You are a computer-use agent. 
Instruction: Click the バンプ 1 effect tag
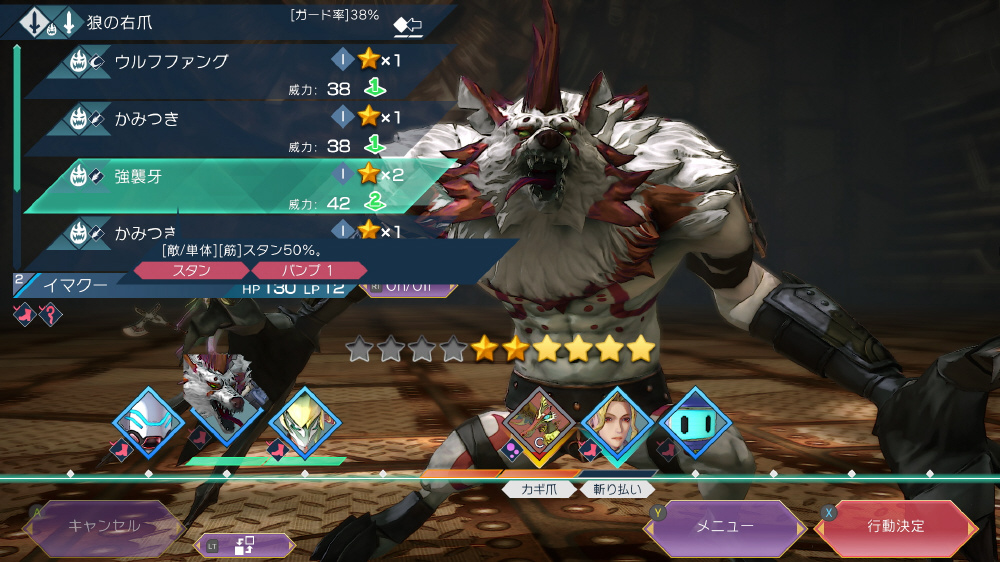[x=308, y=270]
